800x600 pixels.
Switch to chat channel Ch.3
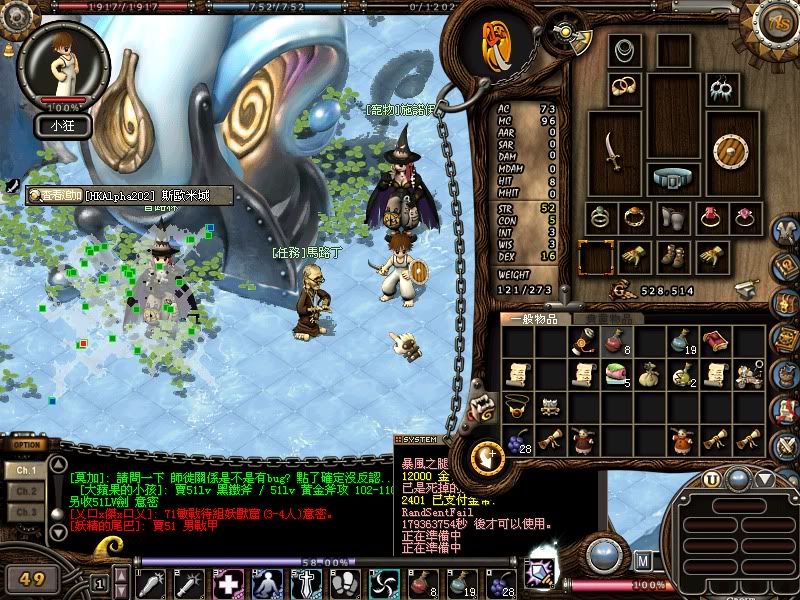(26, 512)
